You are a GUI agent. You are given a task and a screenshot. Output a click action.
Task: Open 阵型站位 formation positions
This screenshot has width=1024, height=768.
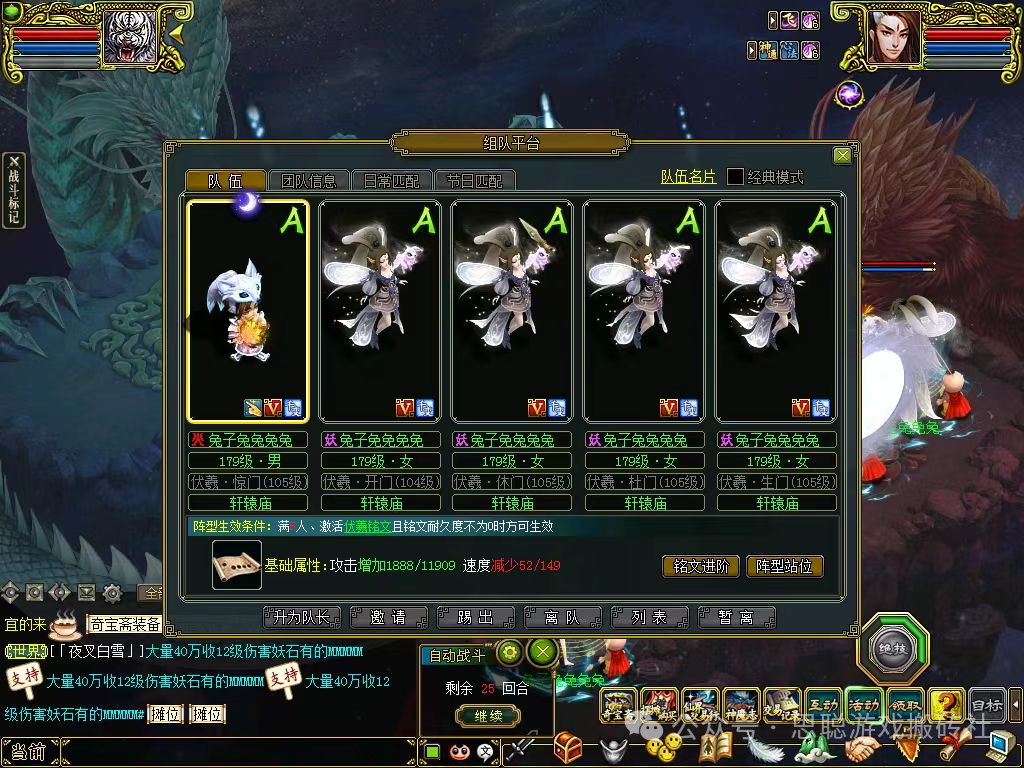tap(785, 566)
